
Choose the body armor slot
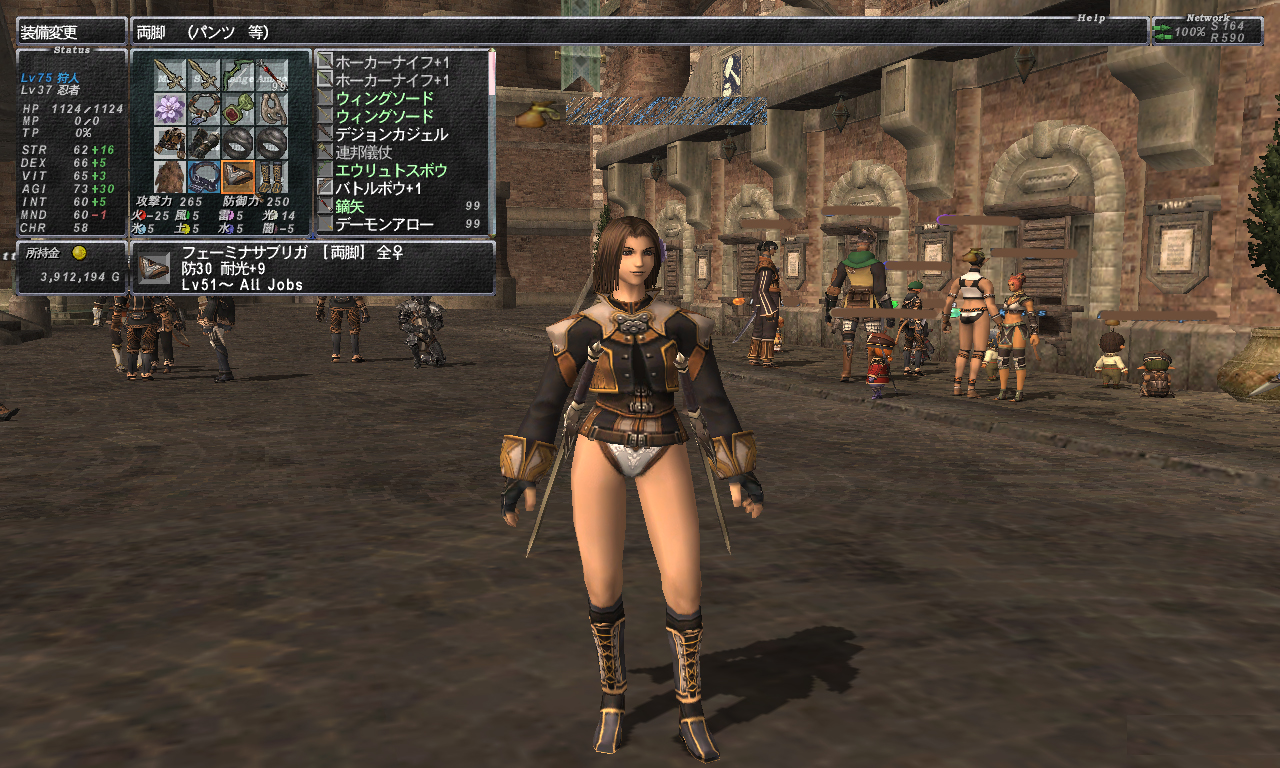click(x=169, y=143)
